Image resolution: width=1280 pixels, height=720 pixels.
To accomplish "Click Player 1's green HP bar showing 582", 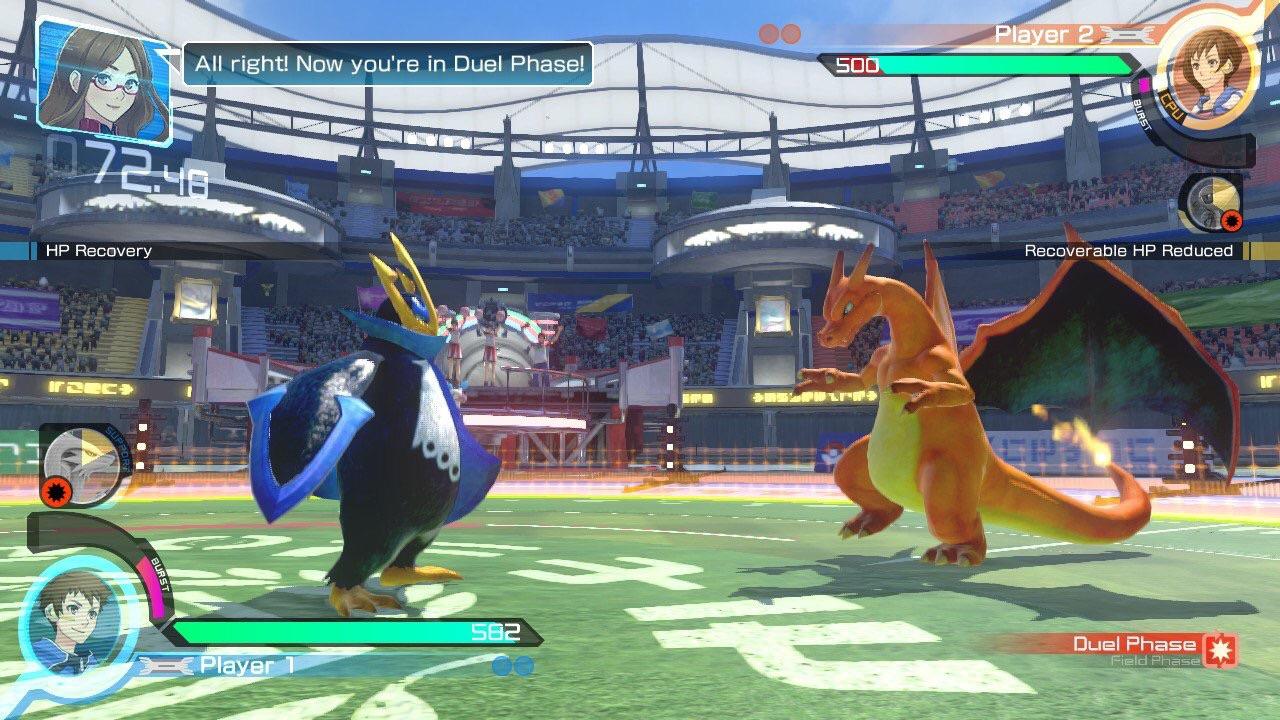I will [x=350, y=631].
